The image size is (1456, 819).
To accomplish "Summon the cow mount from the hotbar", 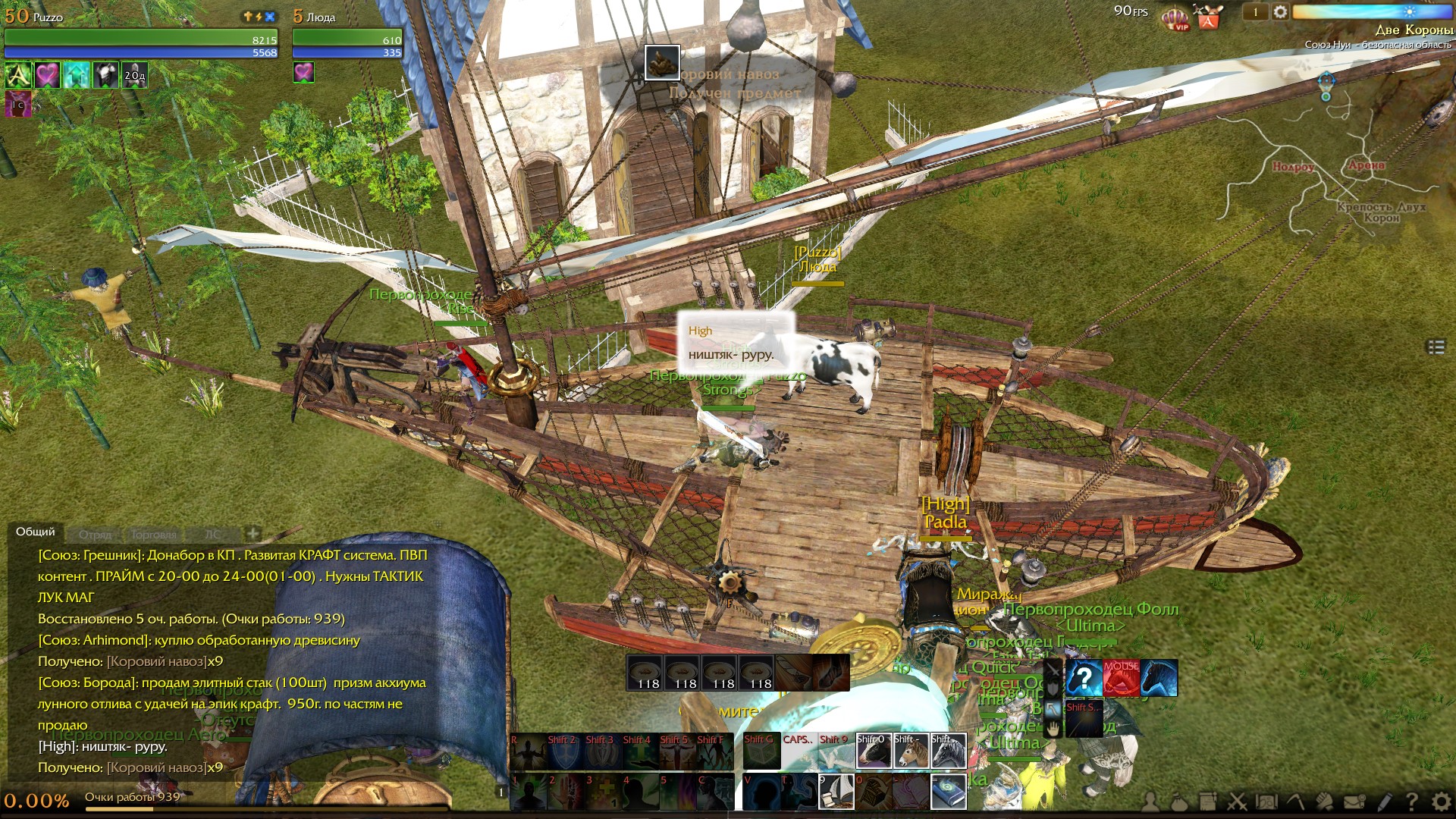I will [873, 751].
